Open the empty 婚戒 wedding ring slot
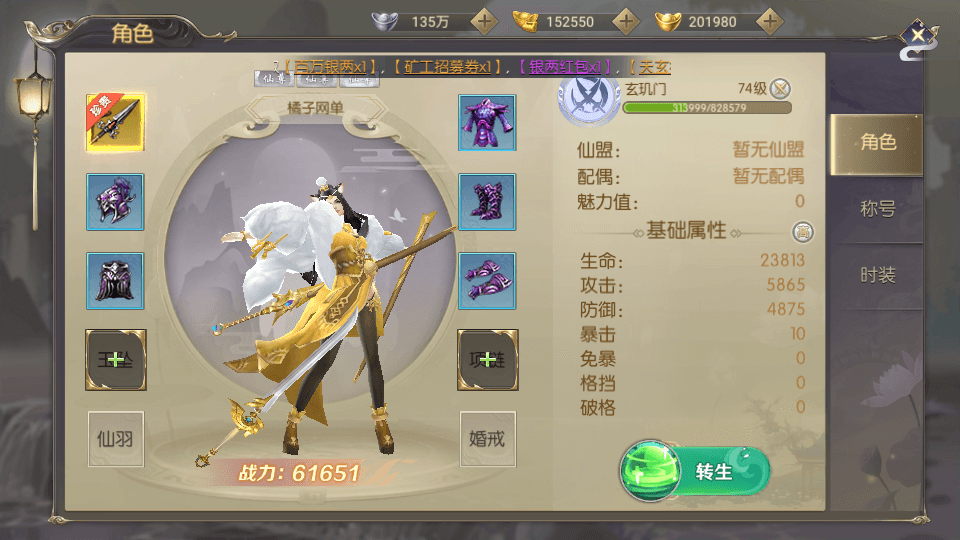Image resolution: width=960 pixels, height=540 pixels. pyautogui.click(x=487, y=438)
